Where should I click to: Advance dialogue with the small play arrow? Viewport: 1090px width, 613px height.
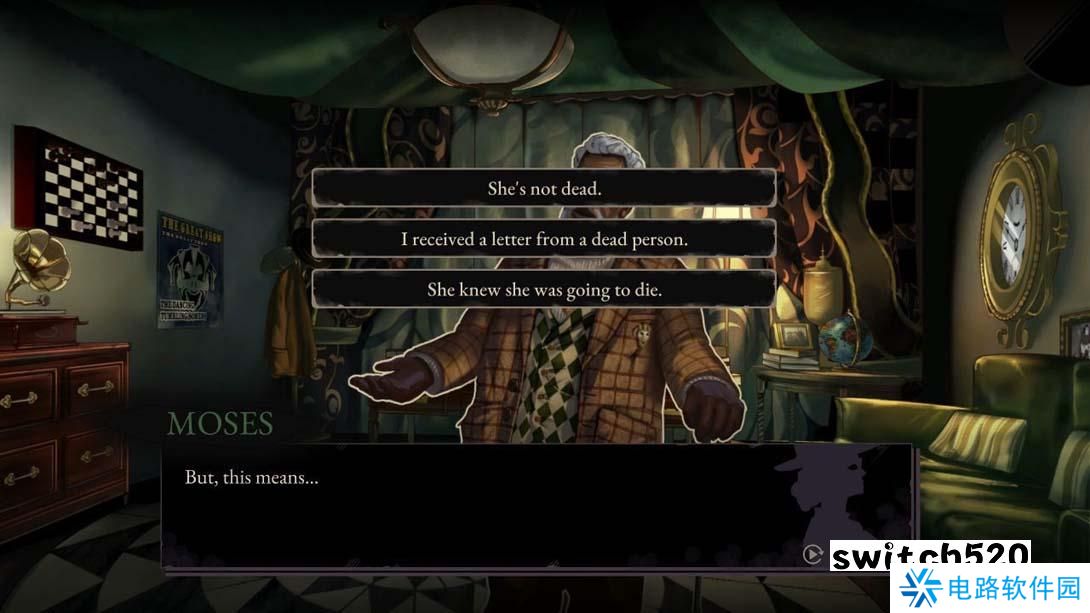point(812,553)
